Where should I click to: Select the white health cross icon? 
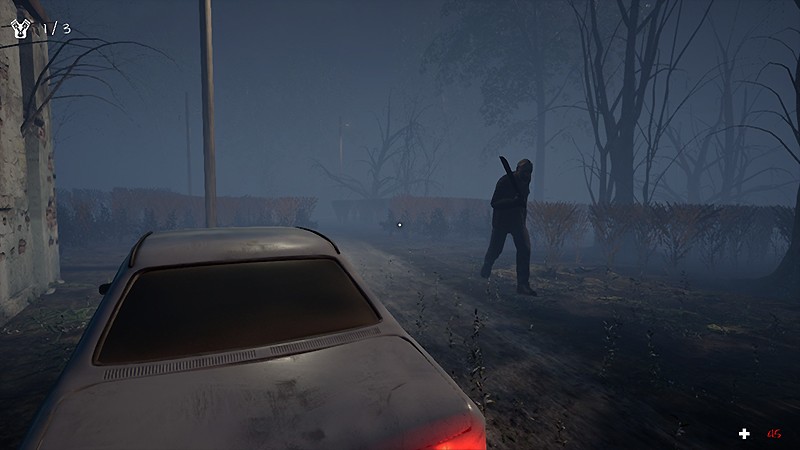pos(744,433)
